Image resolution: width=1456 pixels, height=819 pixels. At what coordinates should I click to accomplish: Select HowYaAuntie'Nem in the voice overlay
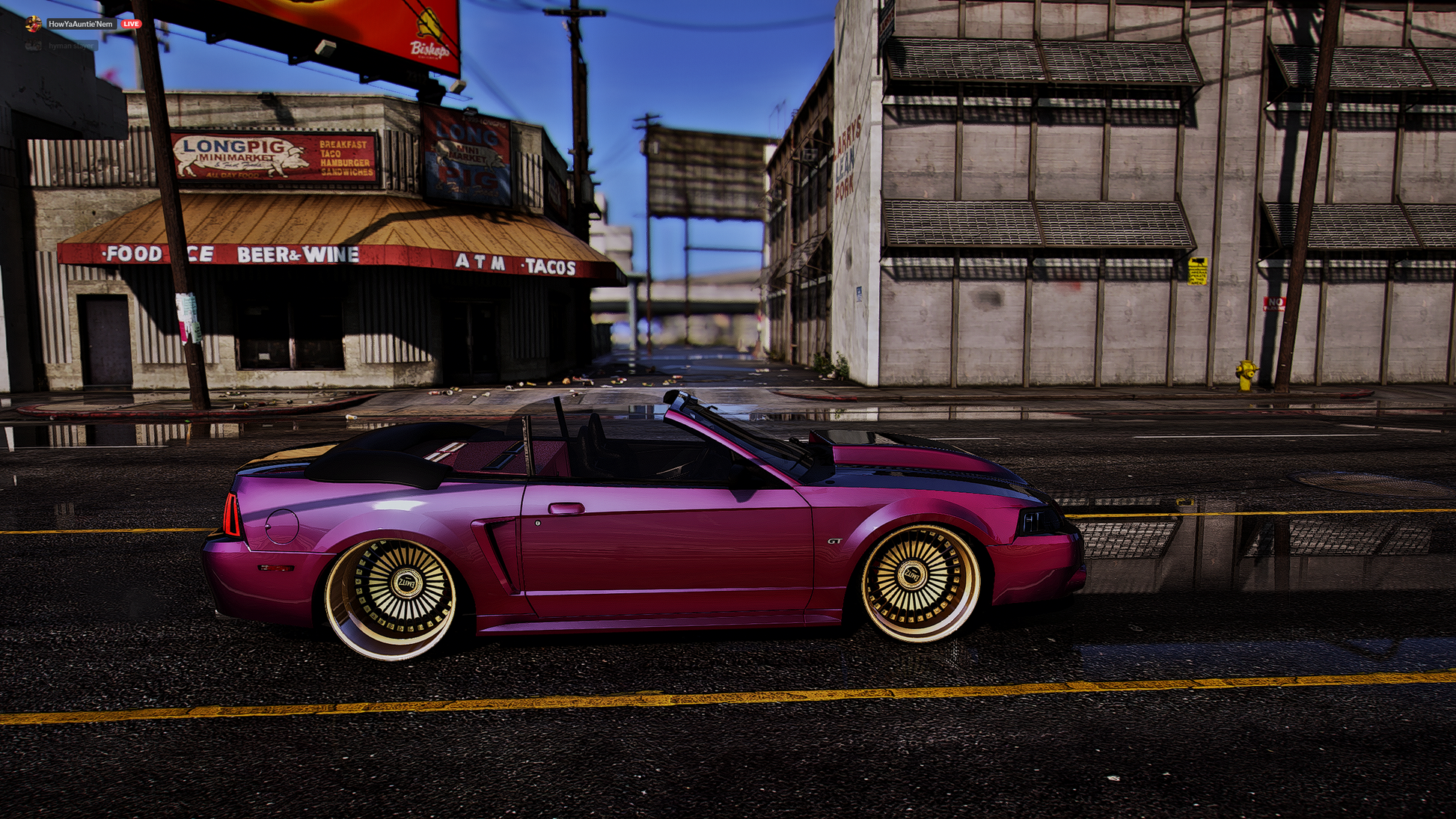pos(80,24)
